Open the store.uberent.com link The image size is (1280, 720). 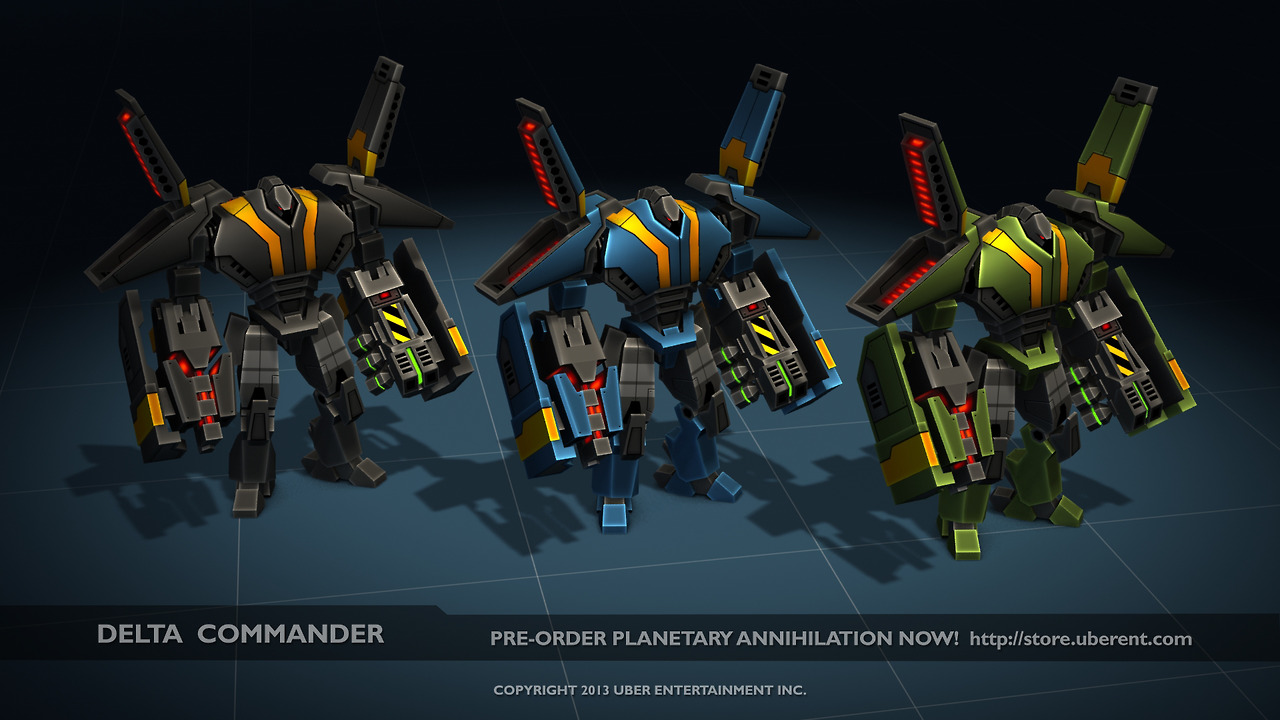(x=1080, y=638)
